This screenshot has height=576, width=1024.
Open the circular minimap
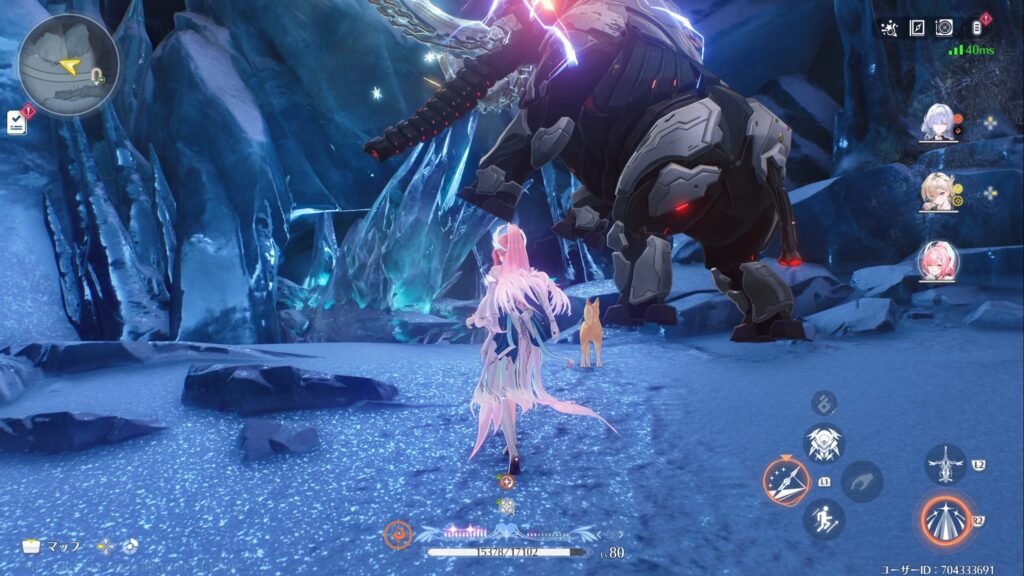tap(68, 64)
